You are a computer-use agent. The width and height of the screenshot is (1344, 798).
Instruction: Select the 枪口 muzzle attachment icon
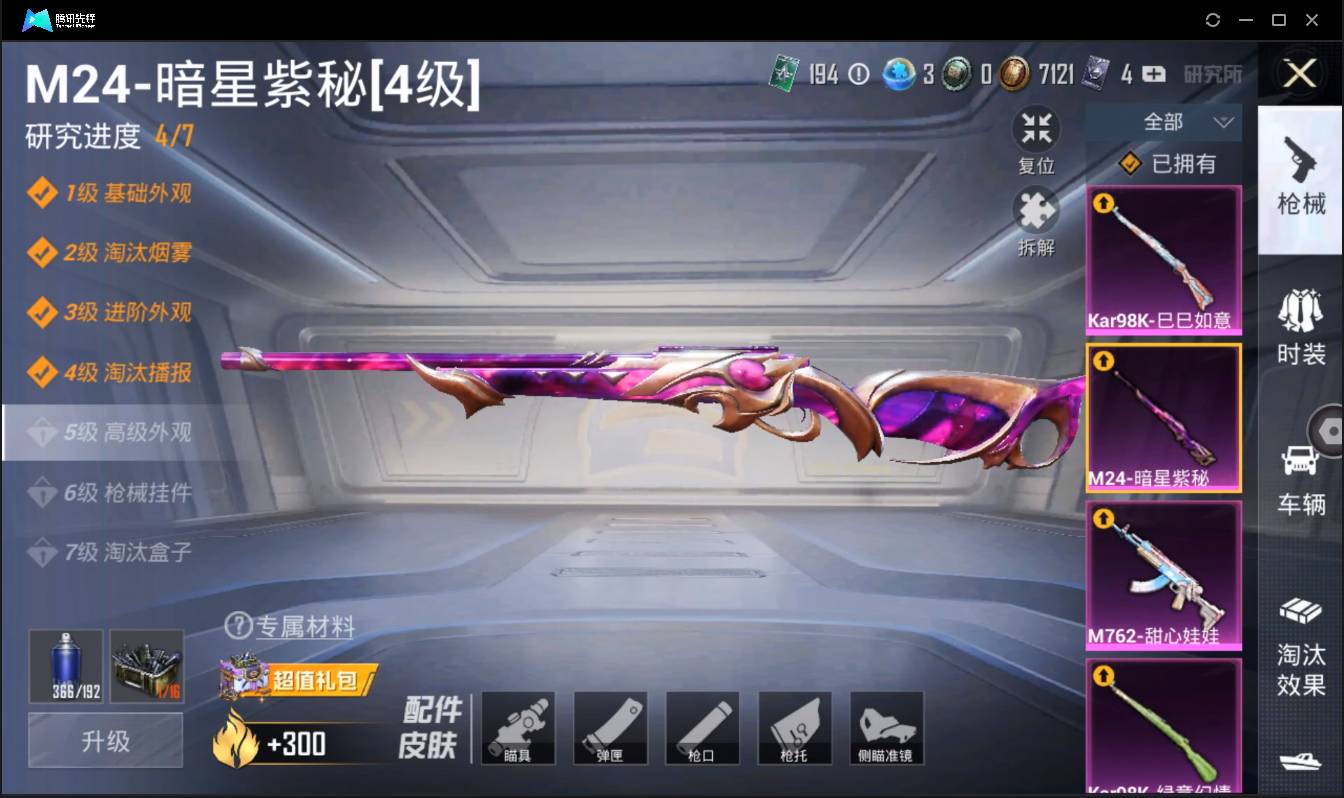click(703, 727)
